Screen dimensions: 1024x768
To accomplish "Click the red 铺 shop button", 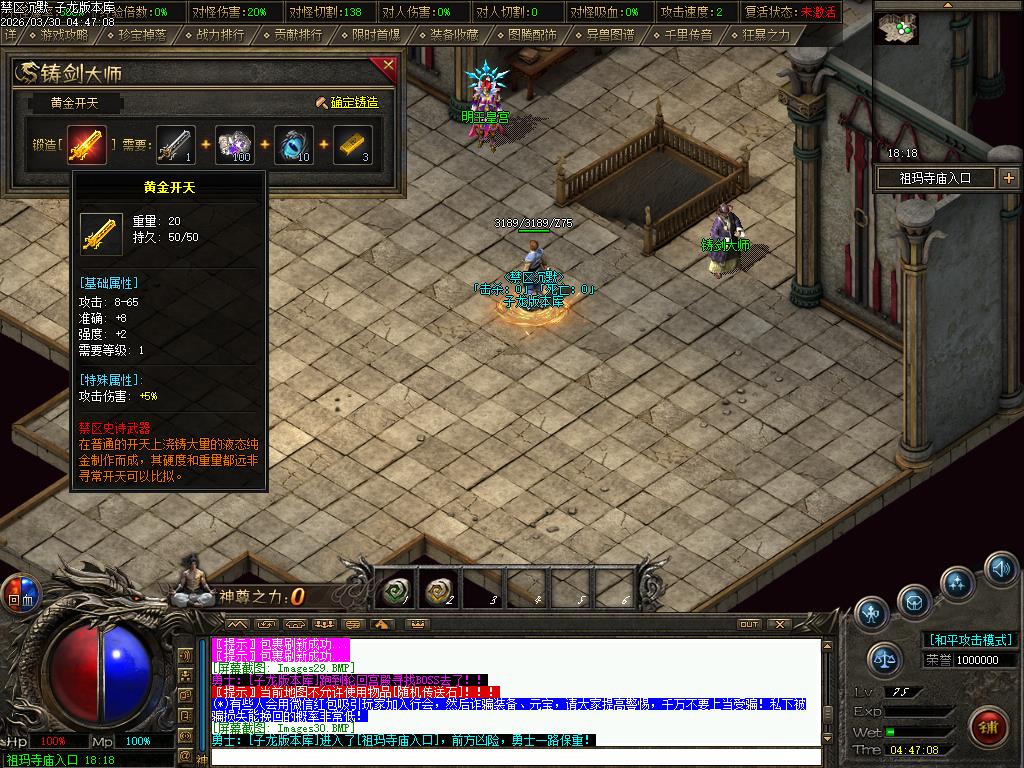I will 989,725.
